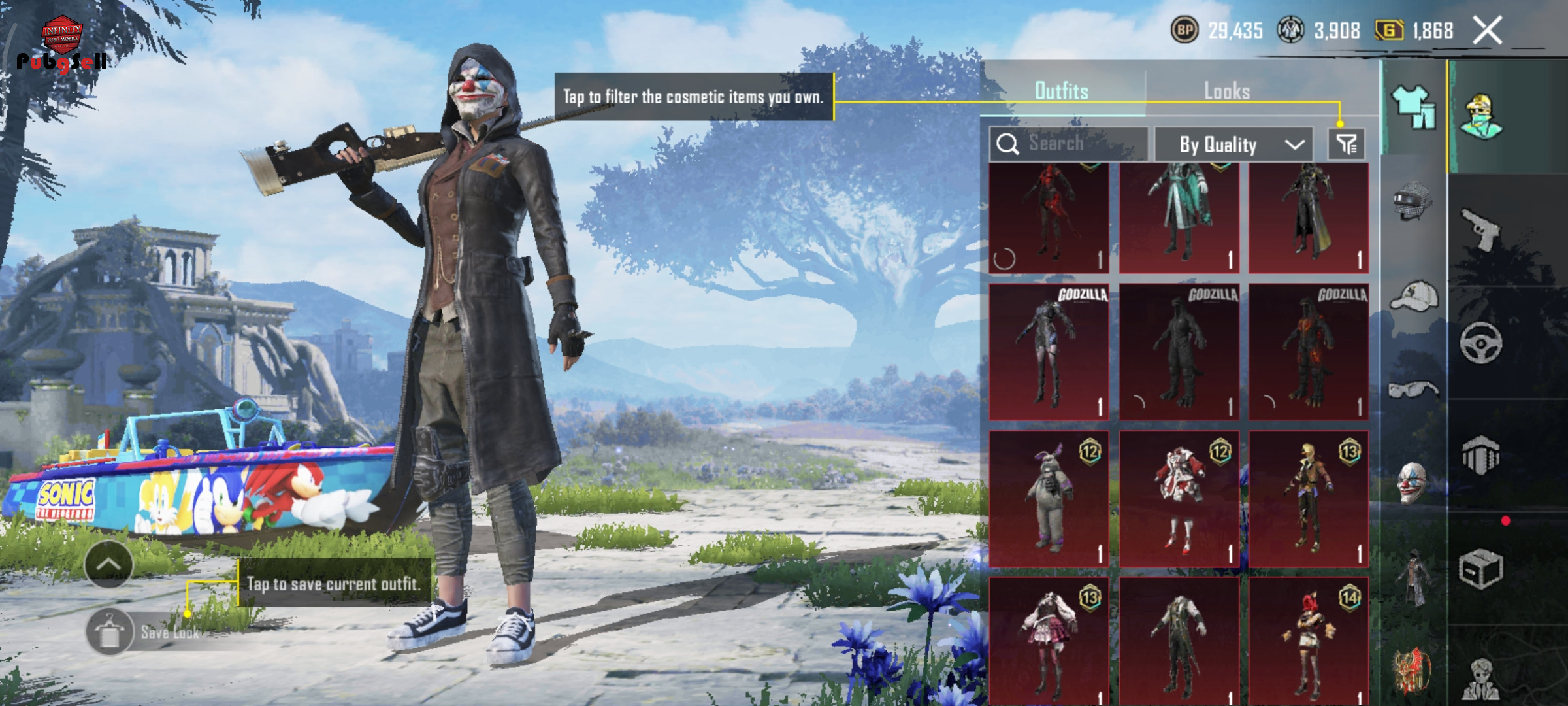Open the crate box category
This screenshot has height=706, width=1568.
click(1480, 569)
